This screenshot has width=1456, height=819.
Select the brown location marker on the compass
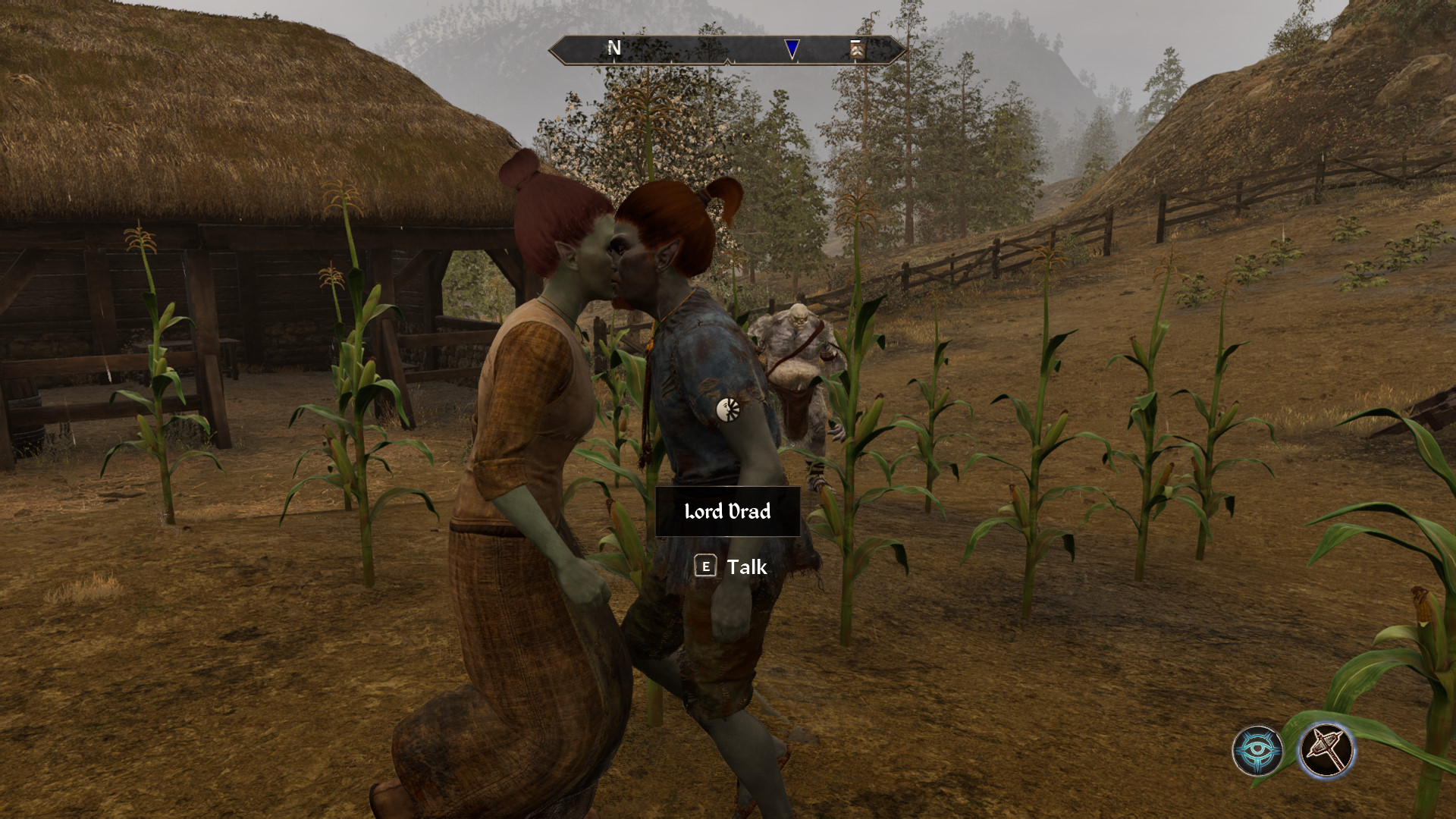[x=857, y=50]
